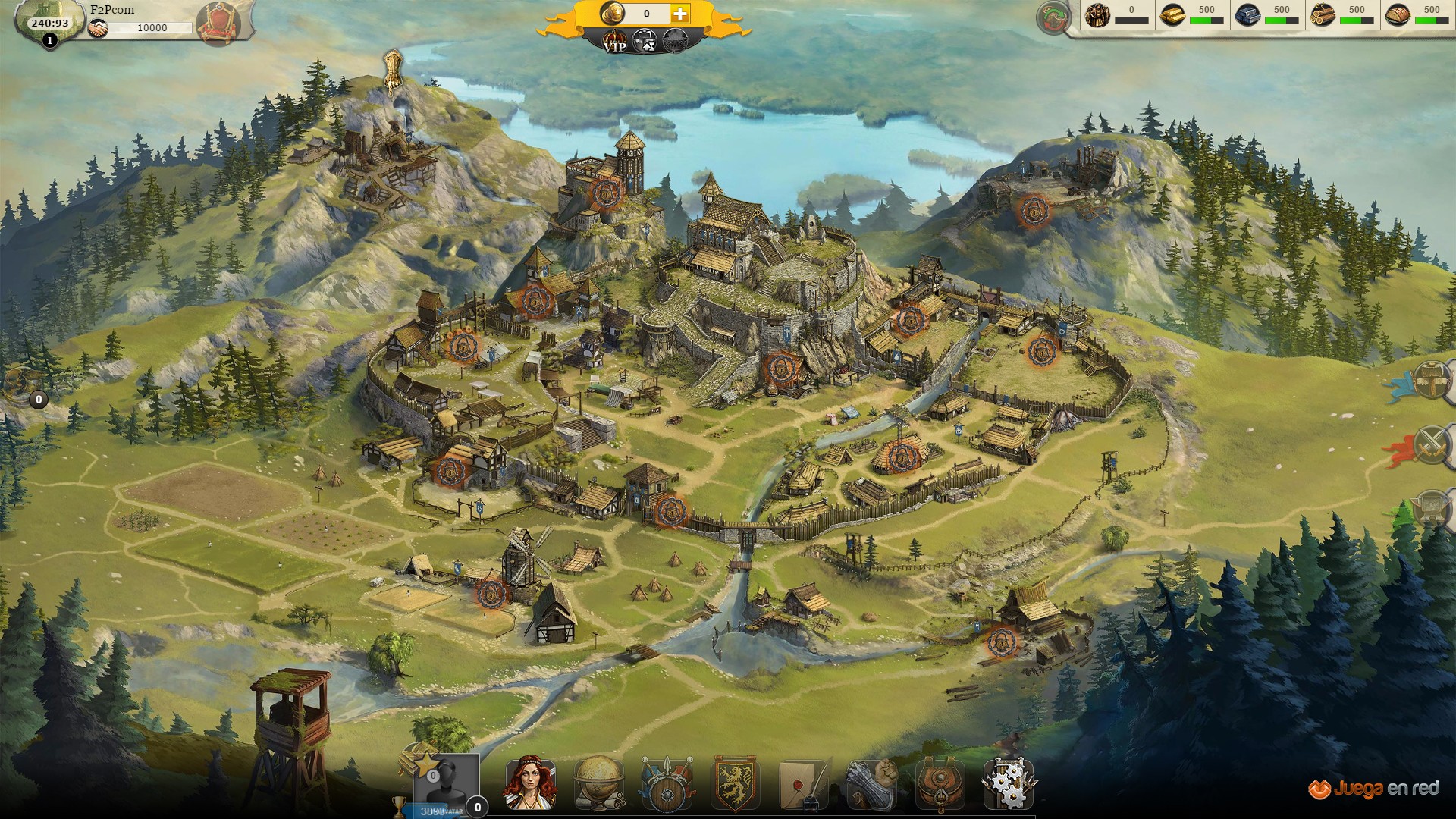
Task: Open the lion crest banner menu
Action: [x=734, y=783]
